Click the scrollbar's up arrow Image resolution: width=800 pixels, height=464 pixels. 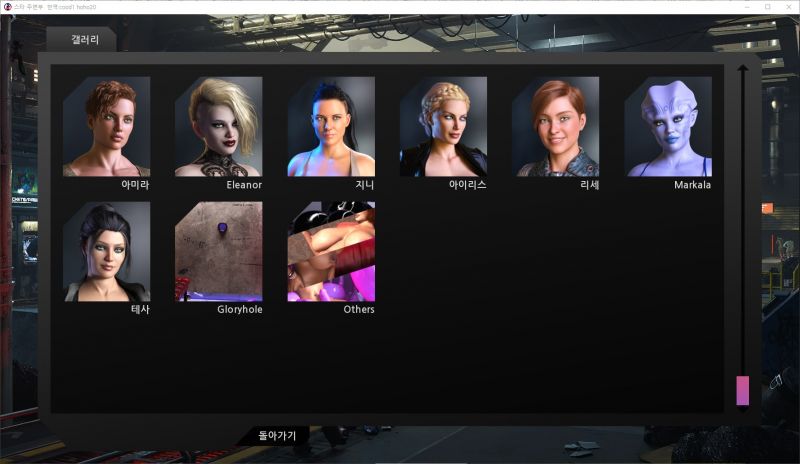pos(742,71)
